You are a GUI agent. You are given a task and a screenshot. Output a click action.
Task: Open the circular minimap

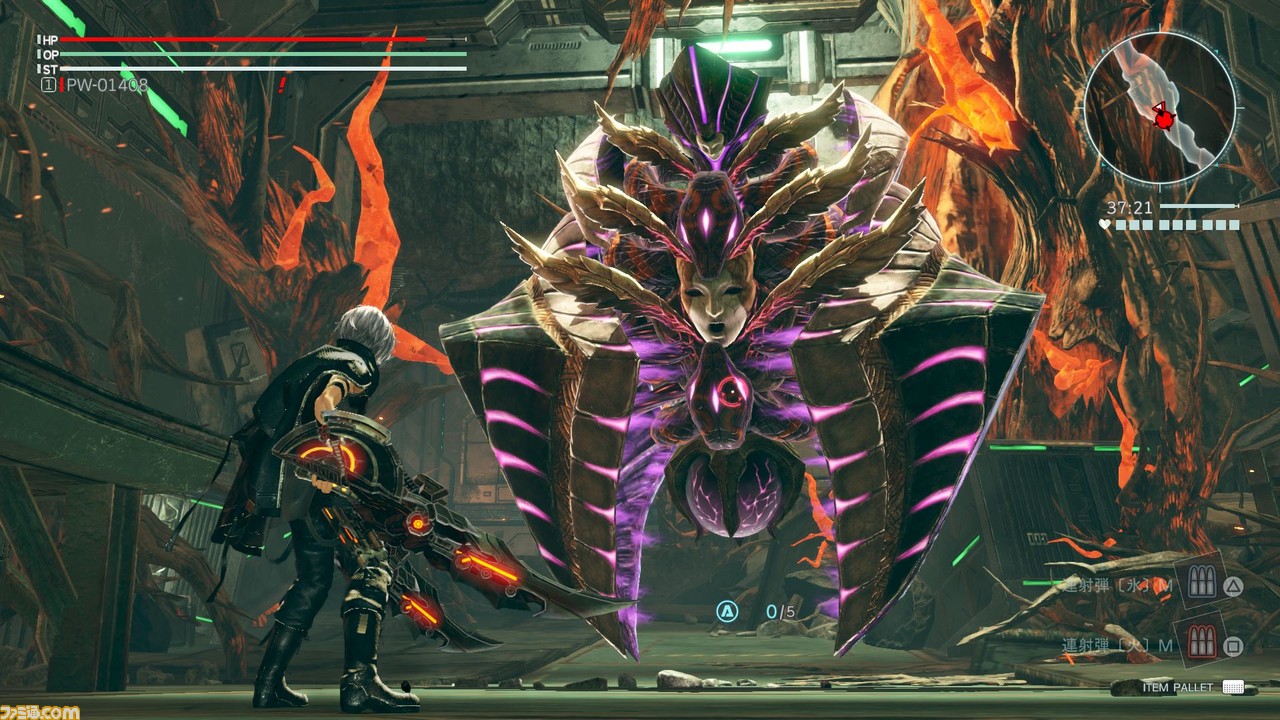[x=1160, y=108]
